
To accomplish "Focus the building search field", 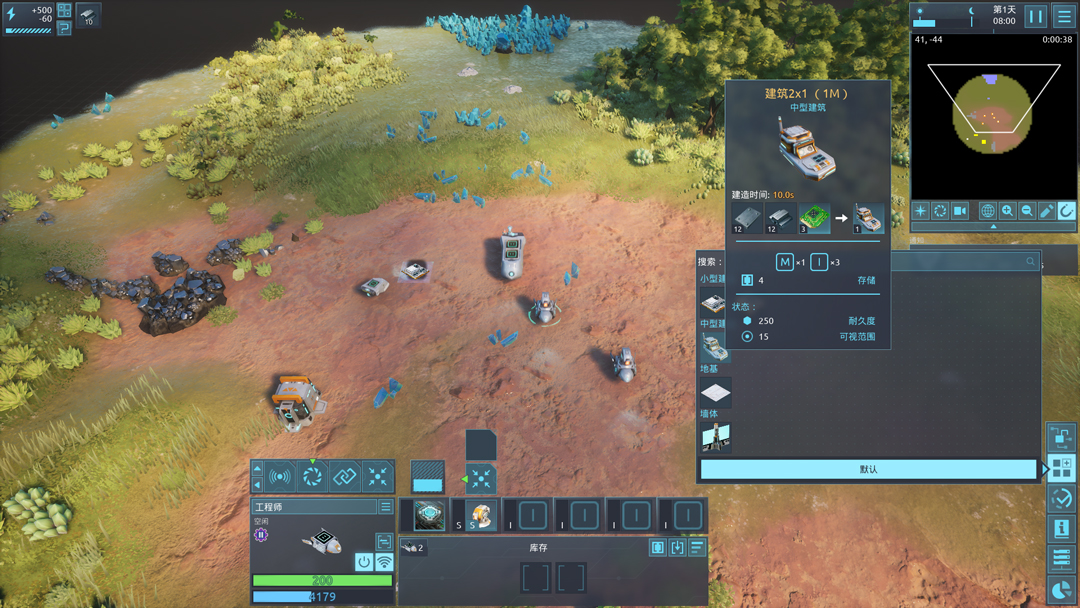I will click(960, 261).
